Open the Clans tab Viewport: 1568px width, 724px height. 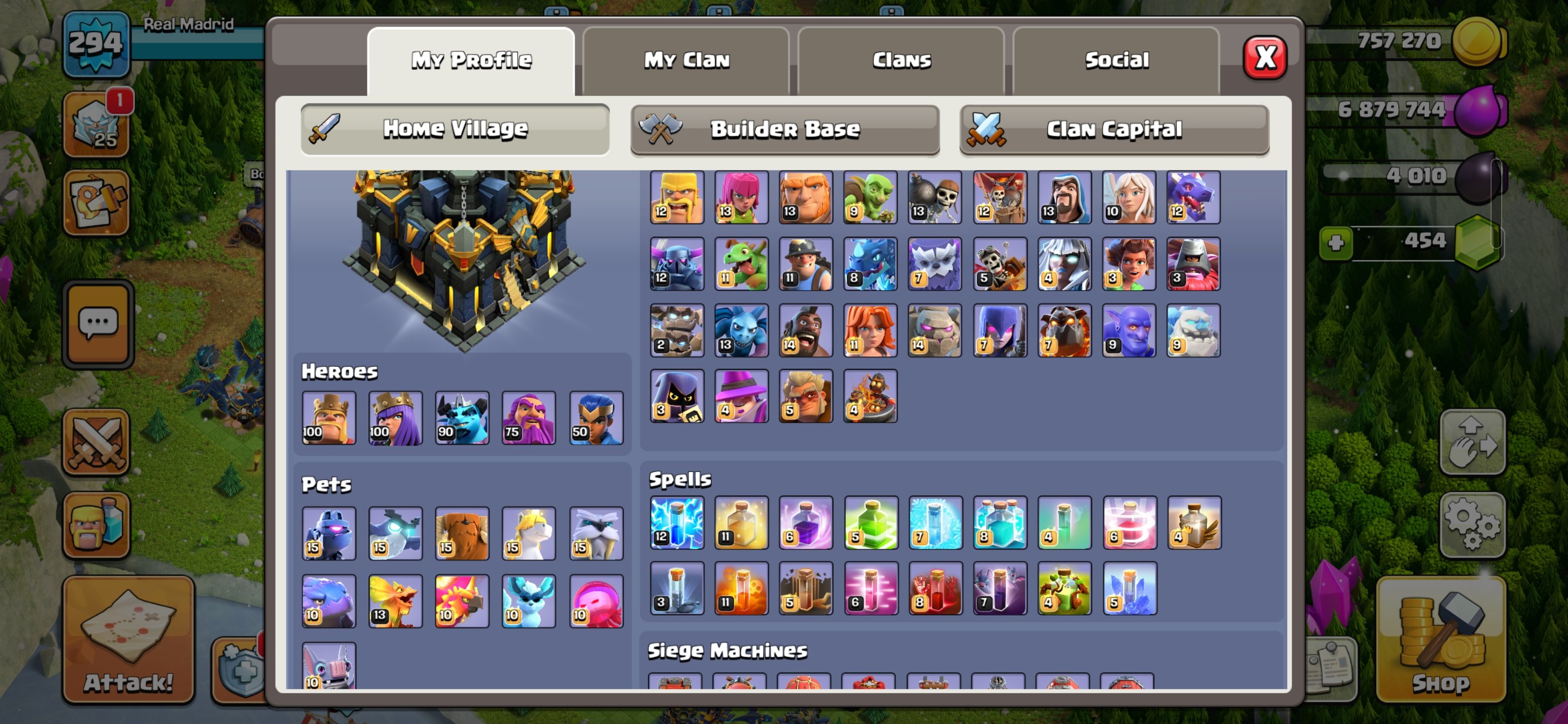point(901,59)
